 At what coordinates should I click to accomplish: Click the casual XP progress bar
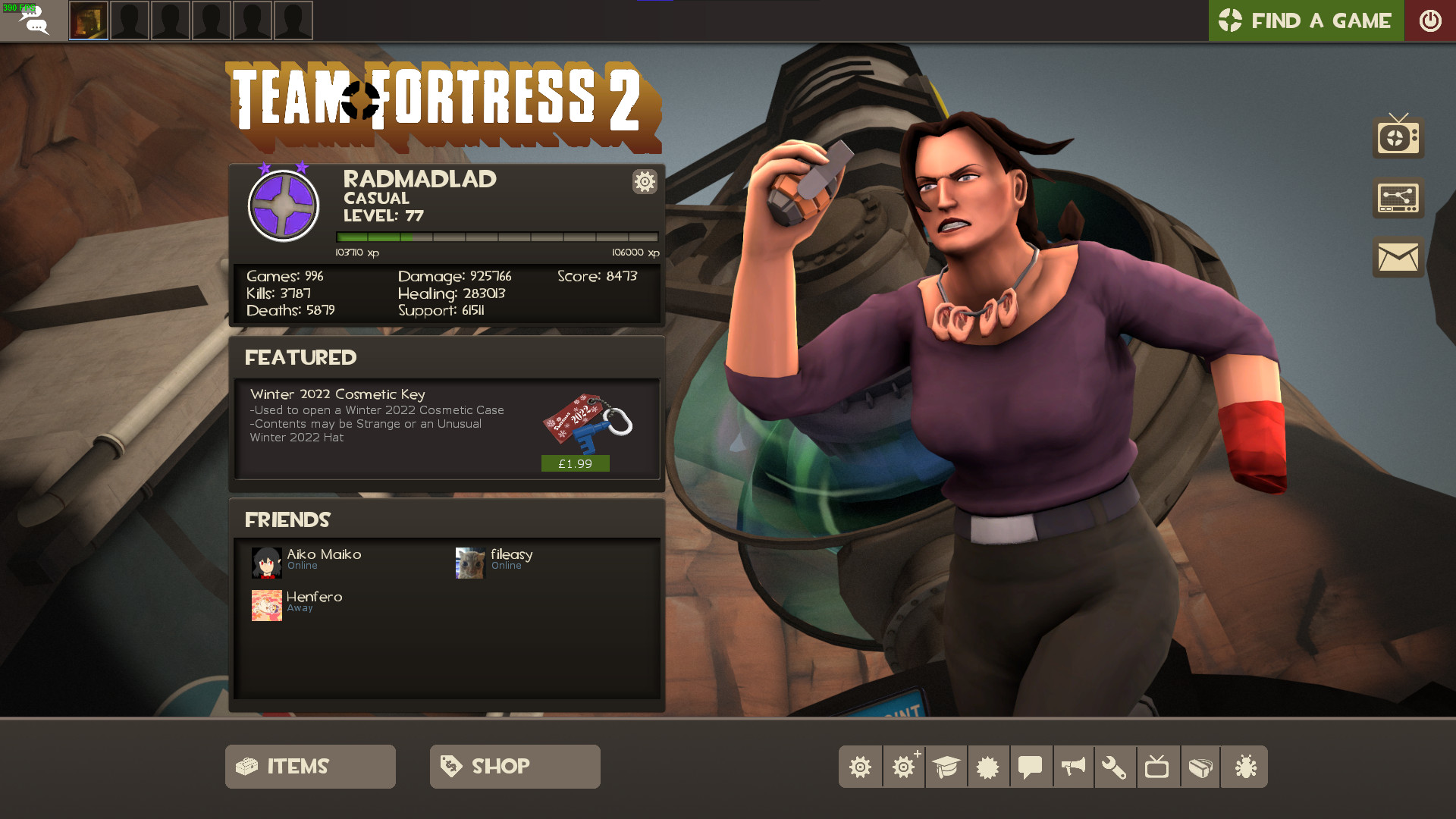click(x=497, y=236)
